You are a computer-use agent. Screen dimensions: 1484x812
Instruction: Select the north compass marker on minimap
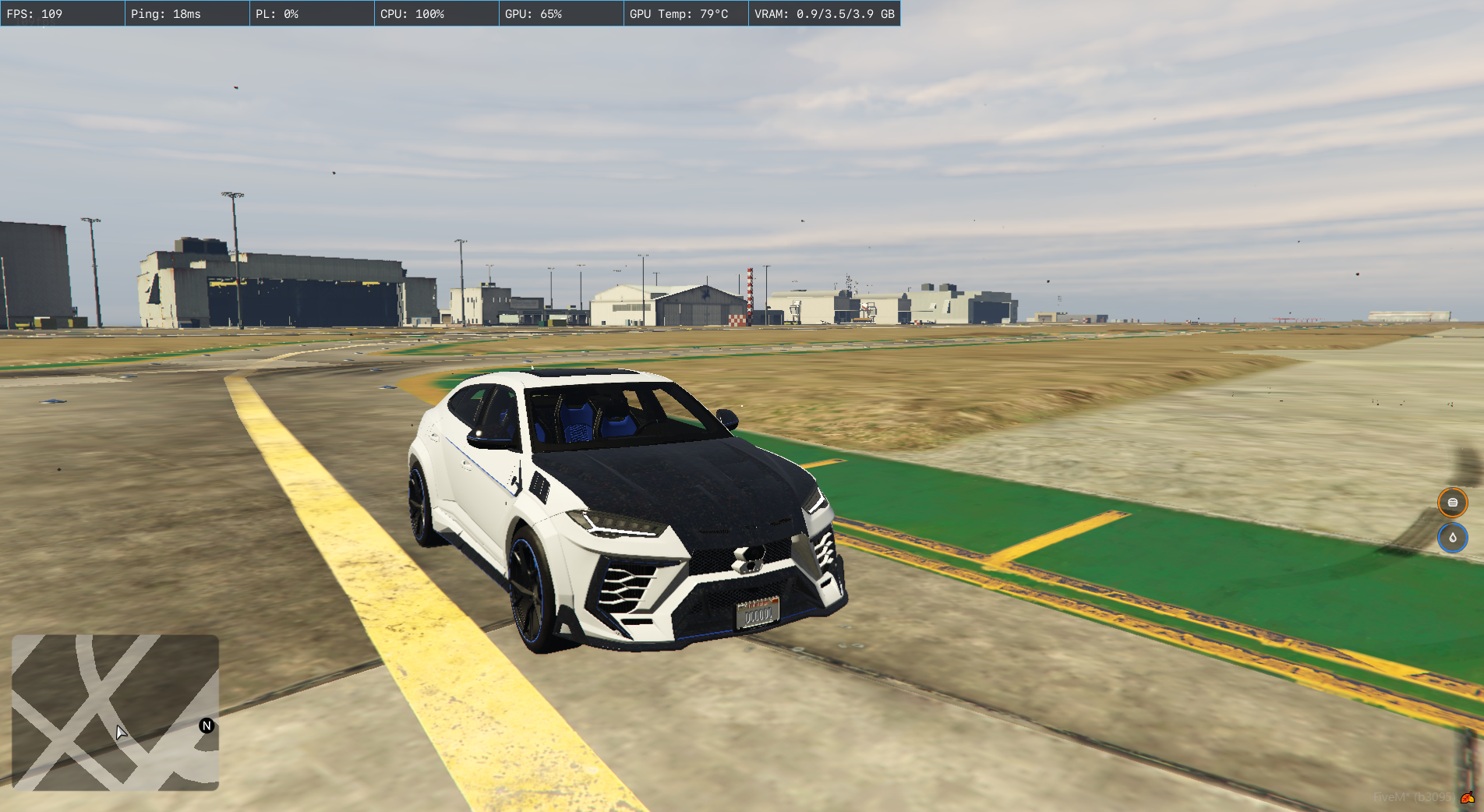(207, 726)
